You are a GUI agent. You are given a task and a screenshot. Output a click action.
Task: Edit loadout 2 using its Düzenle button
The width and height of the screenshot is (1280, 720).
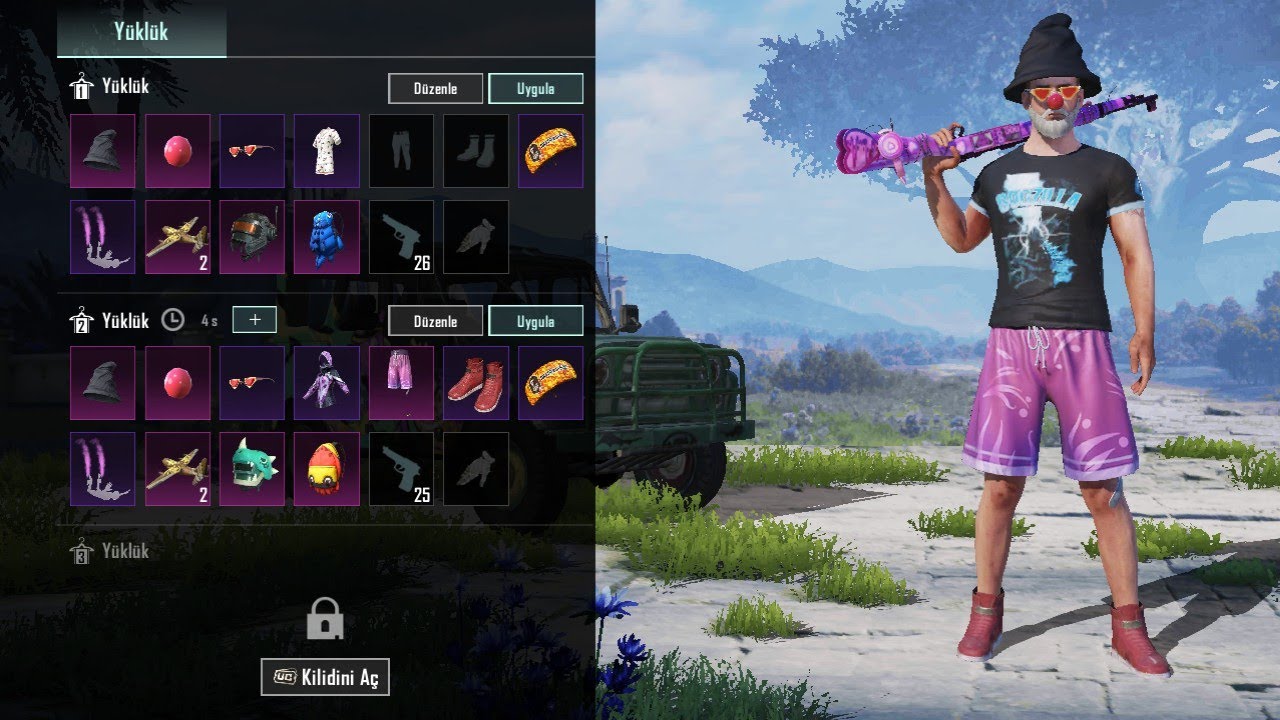click(435, 321)
